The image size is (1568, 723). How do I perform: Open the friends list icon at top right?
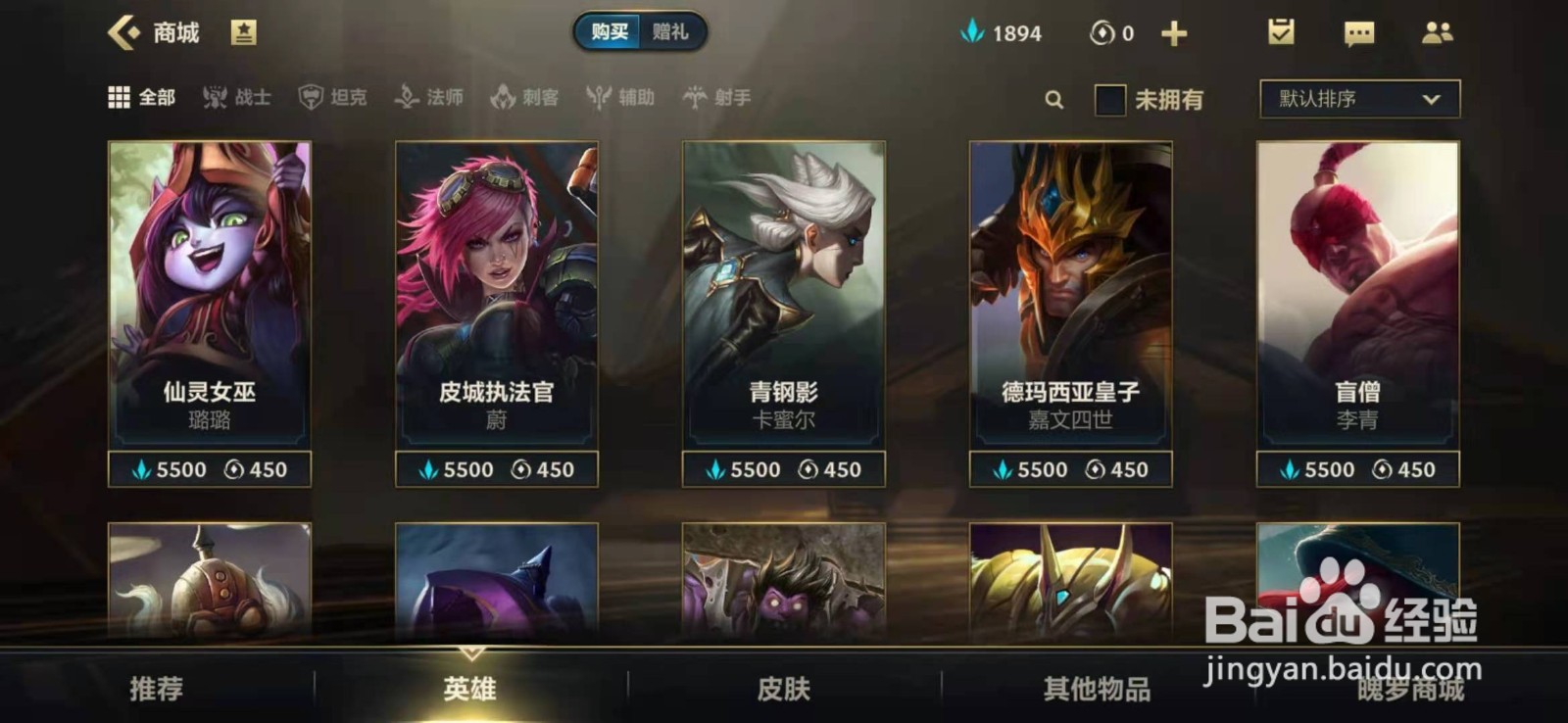click(1440, 32)
